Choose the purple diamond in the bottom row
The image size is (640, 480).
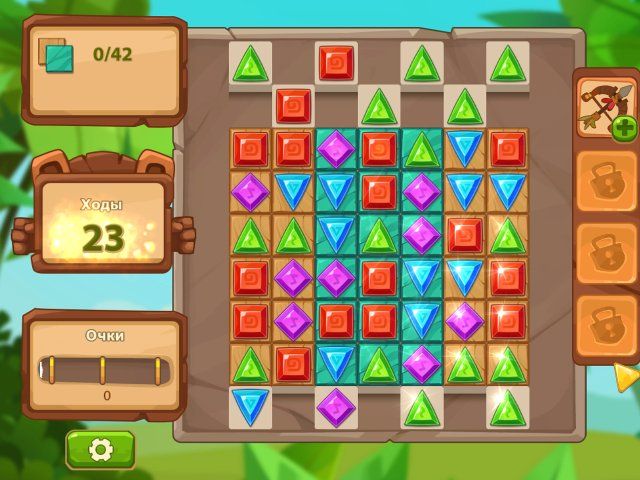pos(336,406)
